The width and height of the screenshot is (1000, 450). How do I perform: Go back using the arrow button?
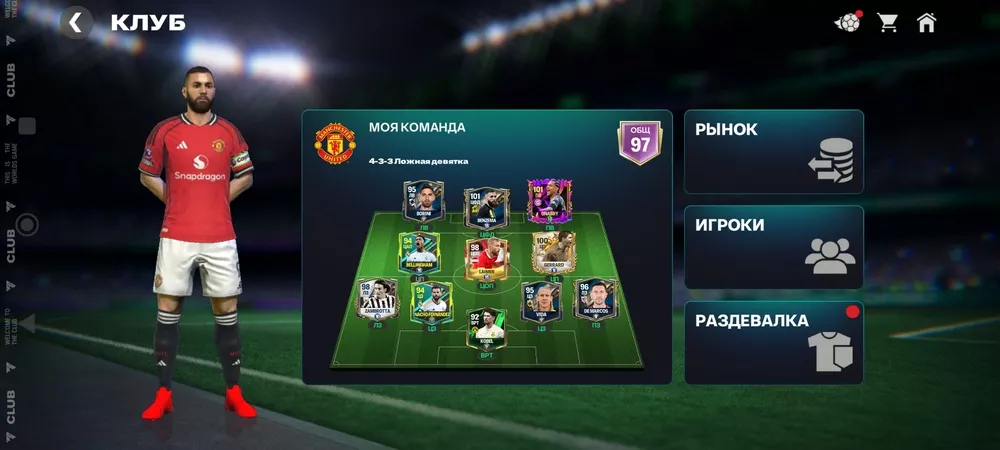[76, 22]
